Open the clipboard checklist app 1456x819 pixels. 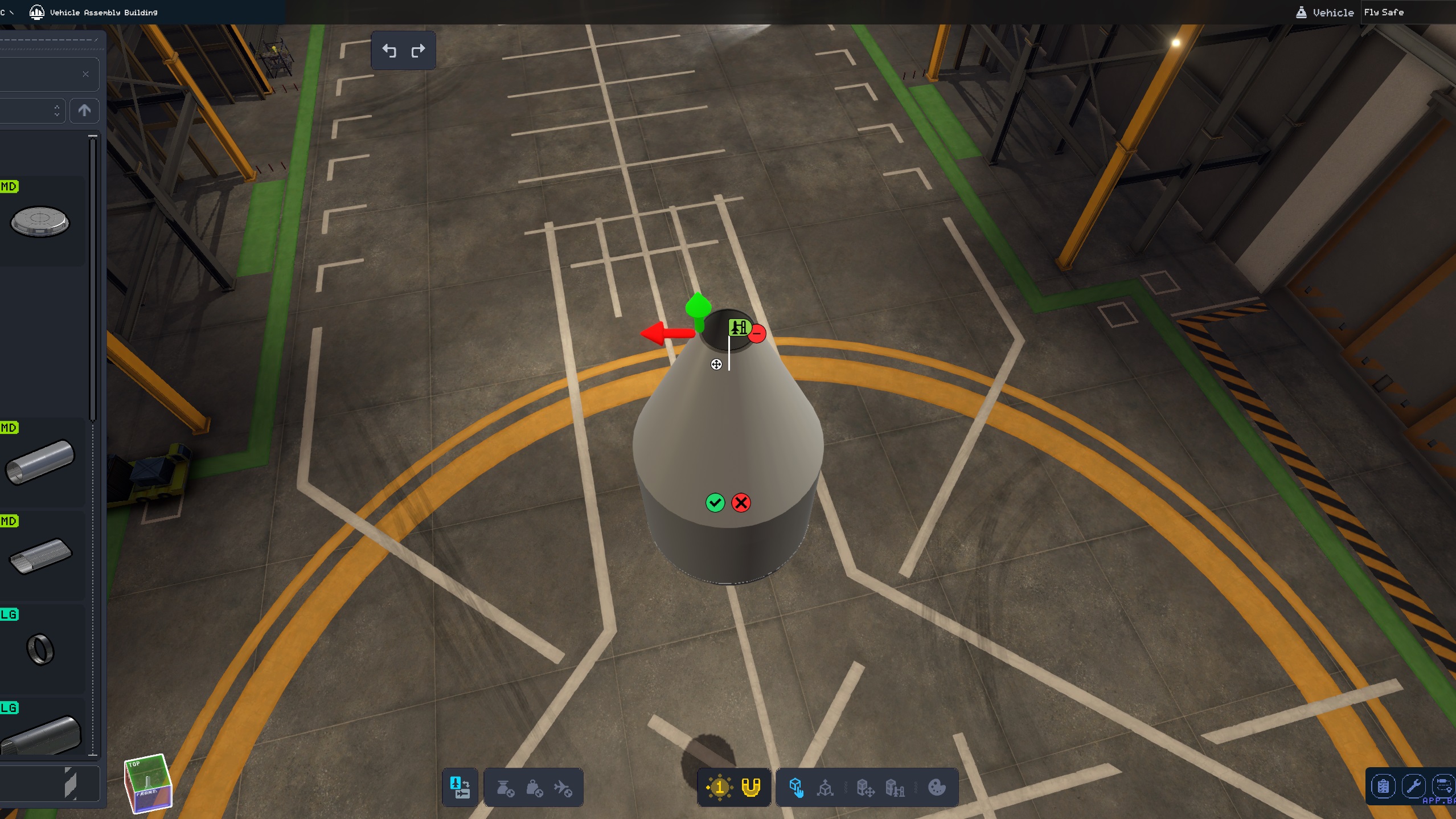[1383, 787]
